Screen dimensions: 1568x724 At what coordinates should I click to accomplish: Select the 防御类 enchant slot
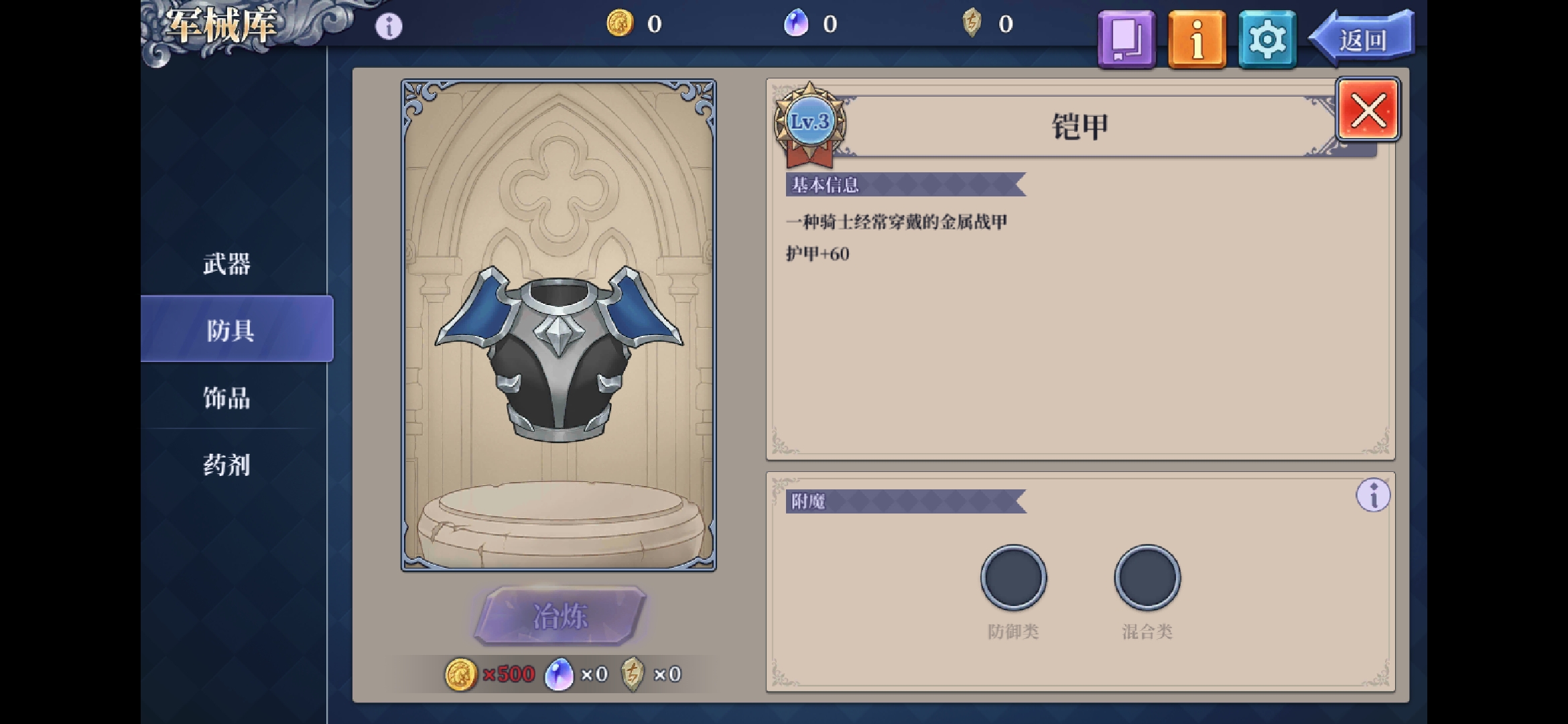tap(1012, 579)
